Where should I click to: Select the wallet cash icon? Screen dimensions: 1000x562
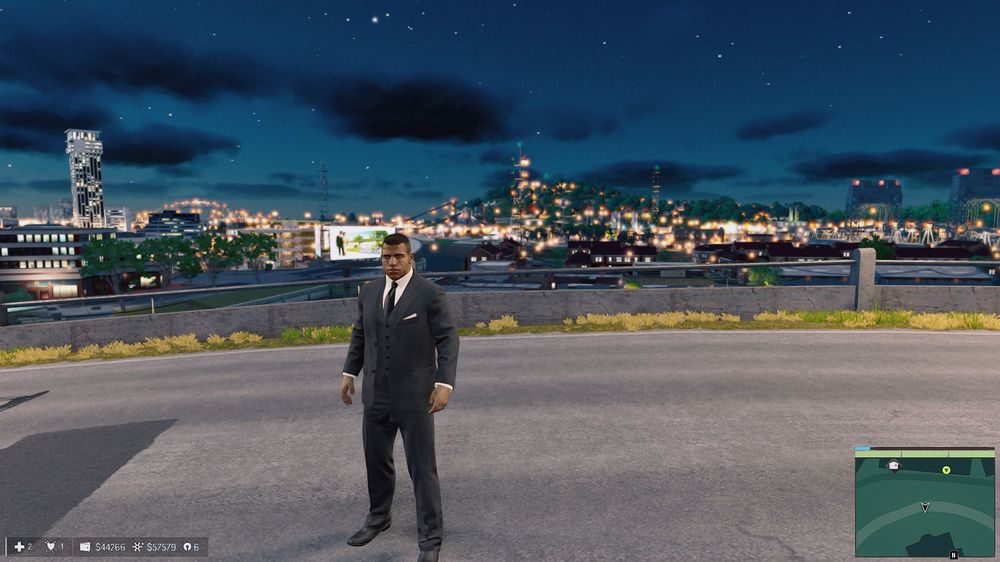point(85,547)
